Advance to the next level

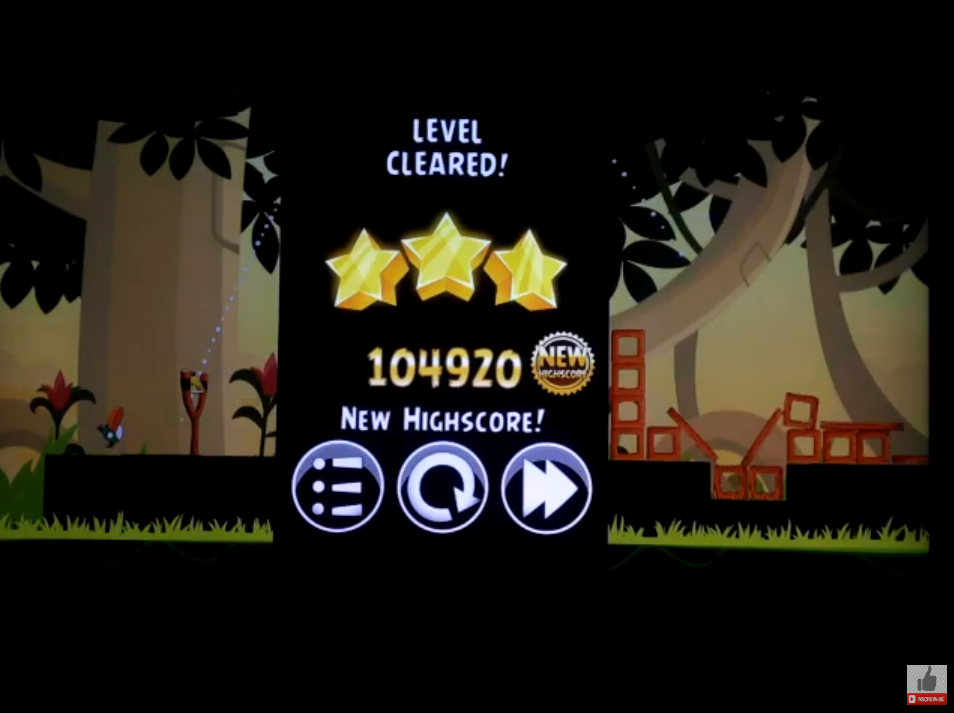[546, 487]
